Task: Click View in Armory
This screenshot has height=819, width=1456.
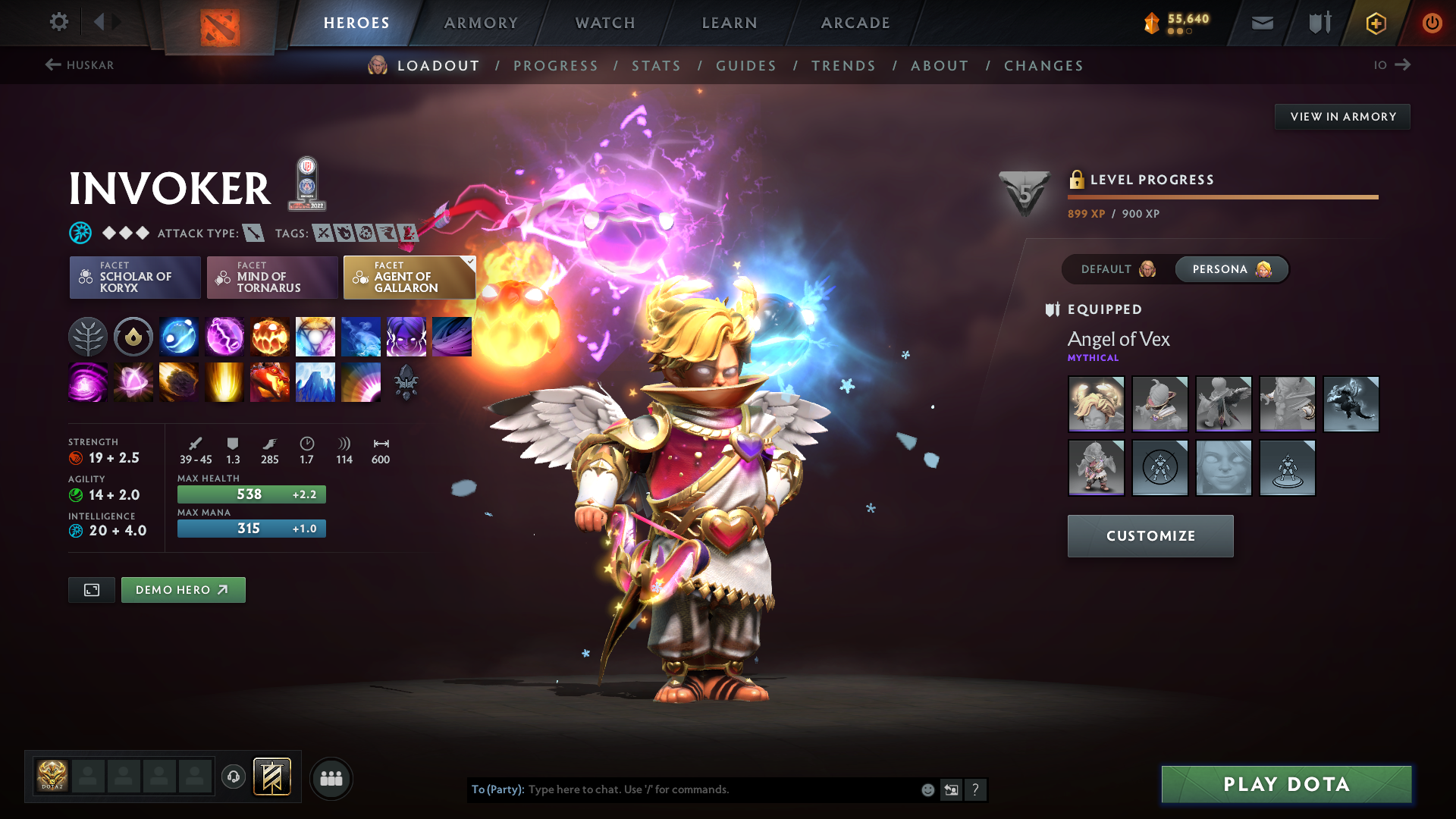Action: pyautogui.click(x=1342, y=117)
